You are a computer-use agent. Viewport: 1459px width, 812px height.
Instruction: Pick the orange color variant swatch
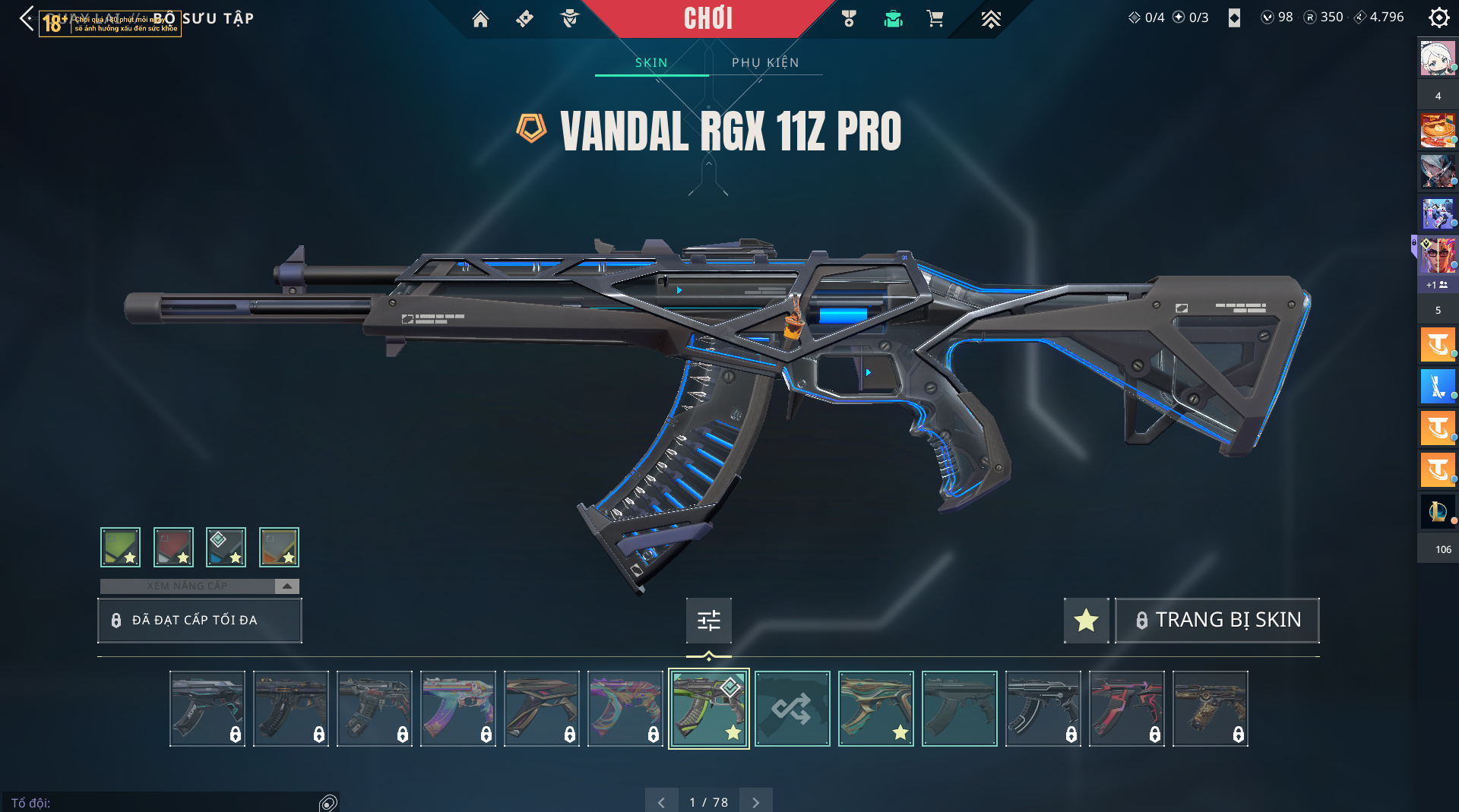click(x=279, y=547)
